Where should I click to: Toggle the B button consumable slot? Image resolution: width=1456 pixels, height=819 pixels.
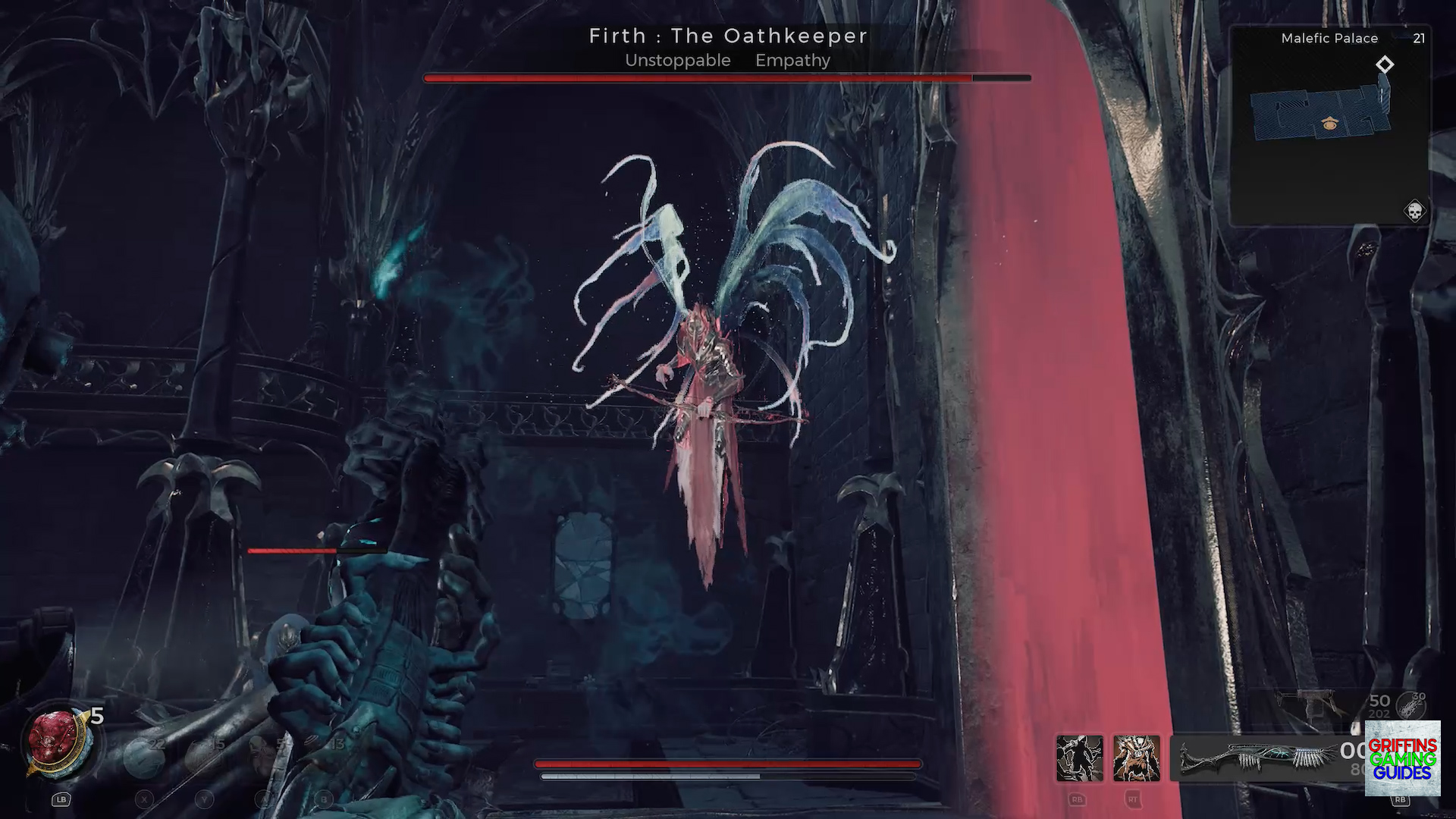[323, 799]
